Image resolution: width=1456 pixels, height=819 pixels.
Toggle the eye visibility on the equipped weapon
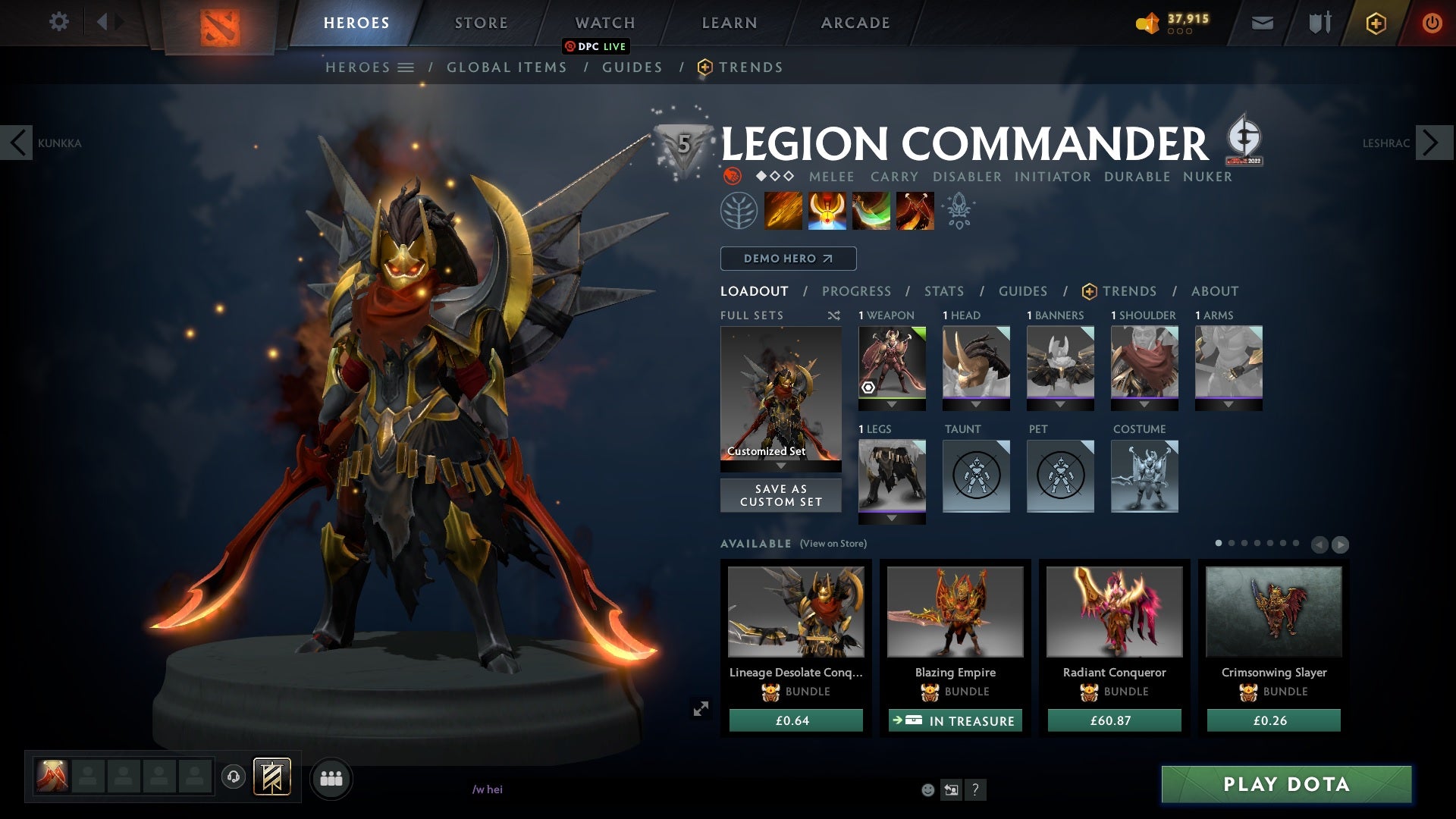[867, 388]
